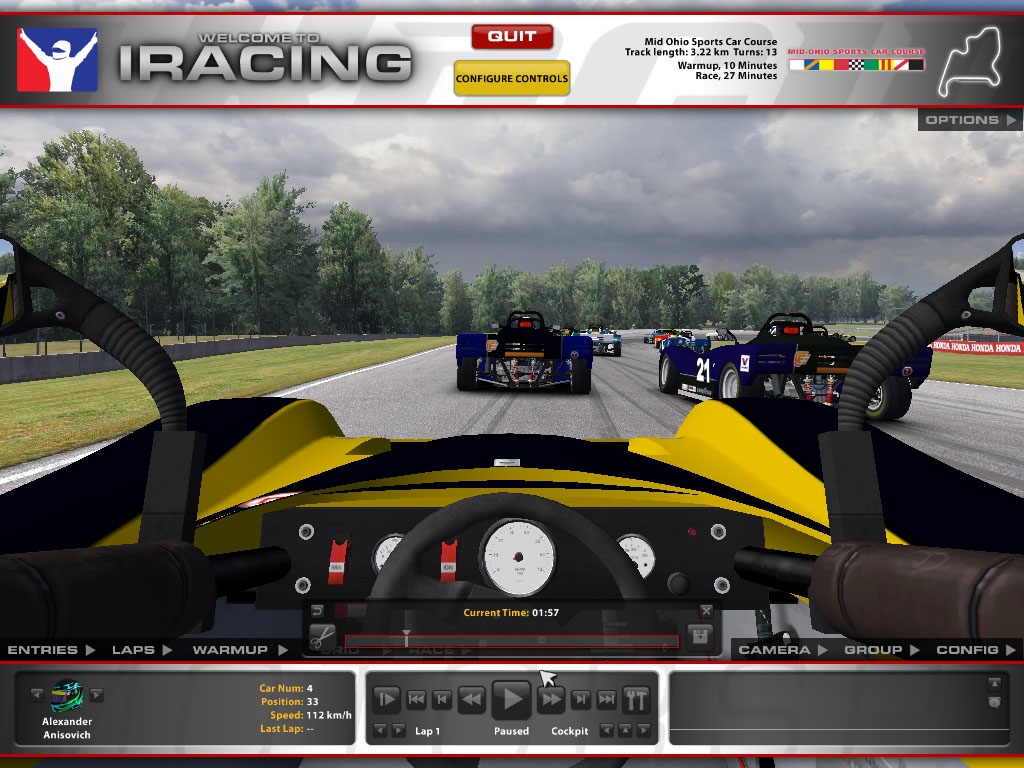Close the replay timeline panel

point(707,610)
